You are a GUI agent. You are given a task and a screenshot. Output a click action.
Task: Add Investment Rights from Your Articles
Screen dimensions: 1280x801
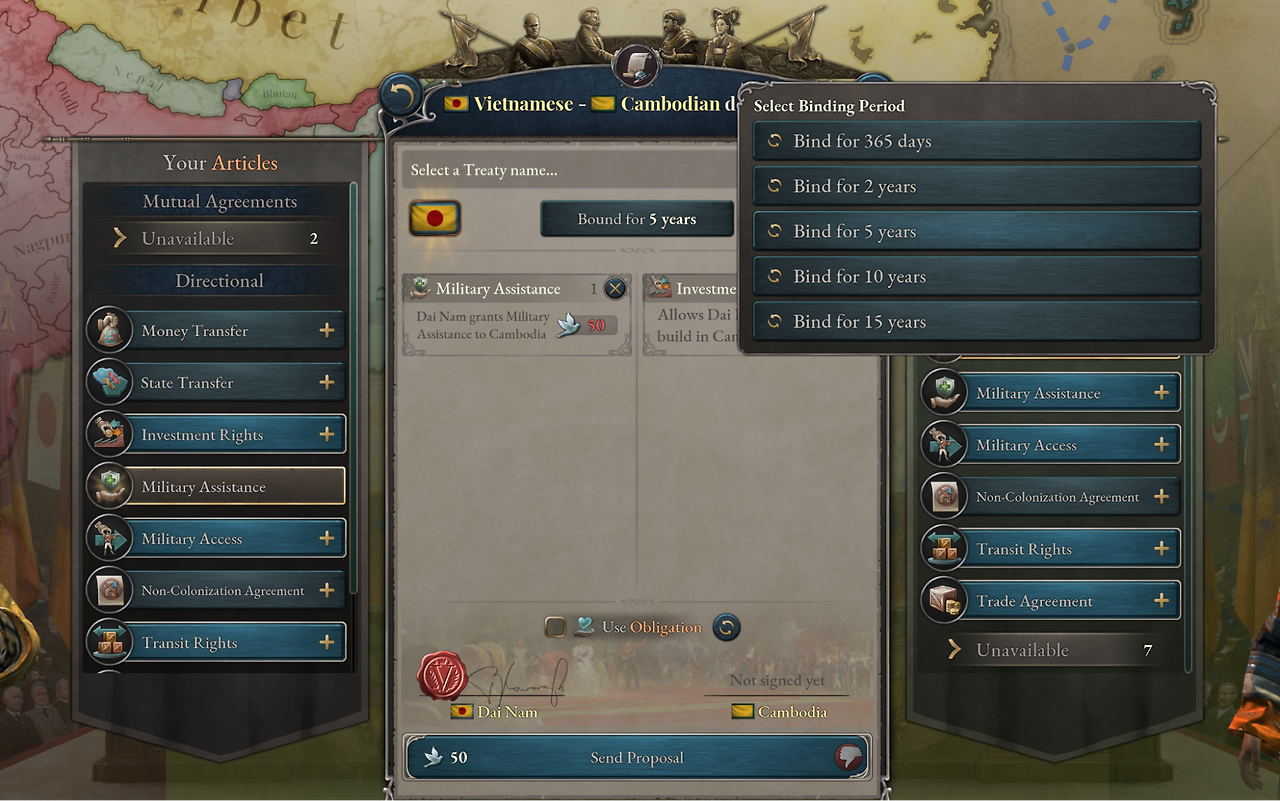pyautogui.click(x=326, y=435)
